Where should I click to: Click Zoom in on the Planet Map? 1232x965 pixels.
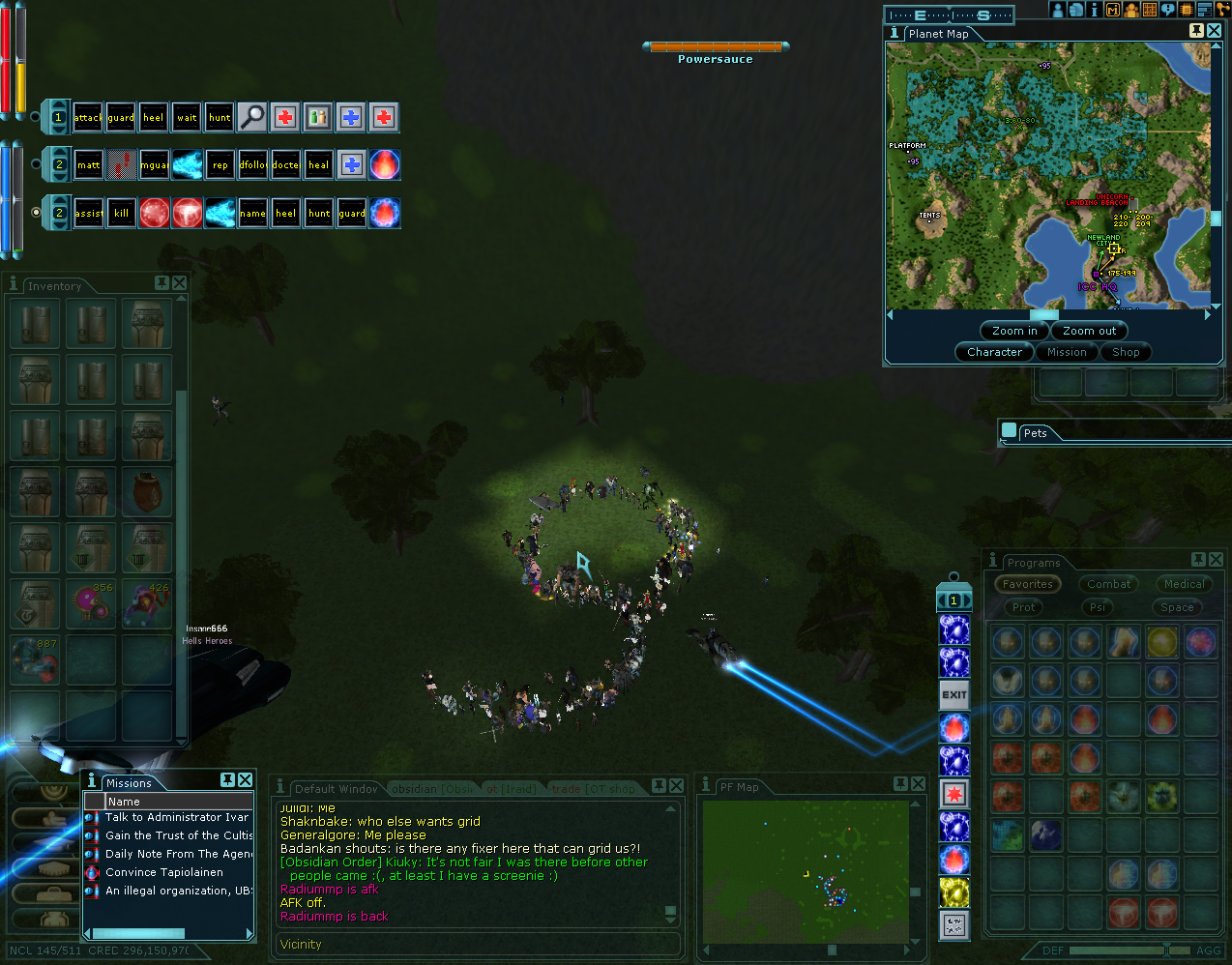(1013, 331)
